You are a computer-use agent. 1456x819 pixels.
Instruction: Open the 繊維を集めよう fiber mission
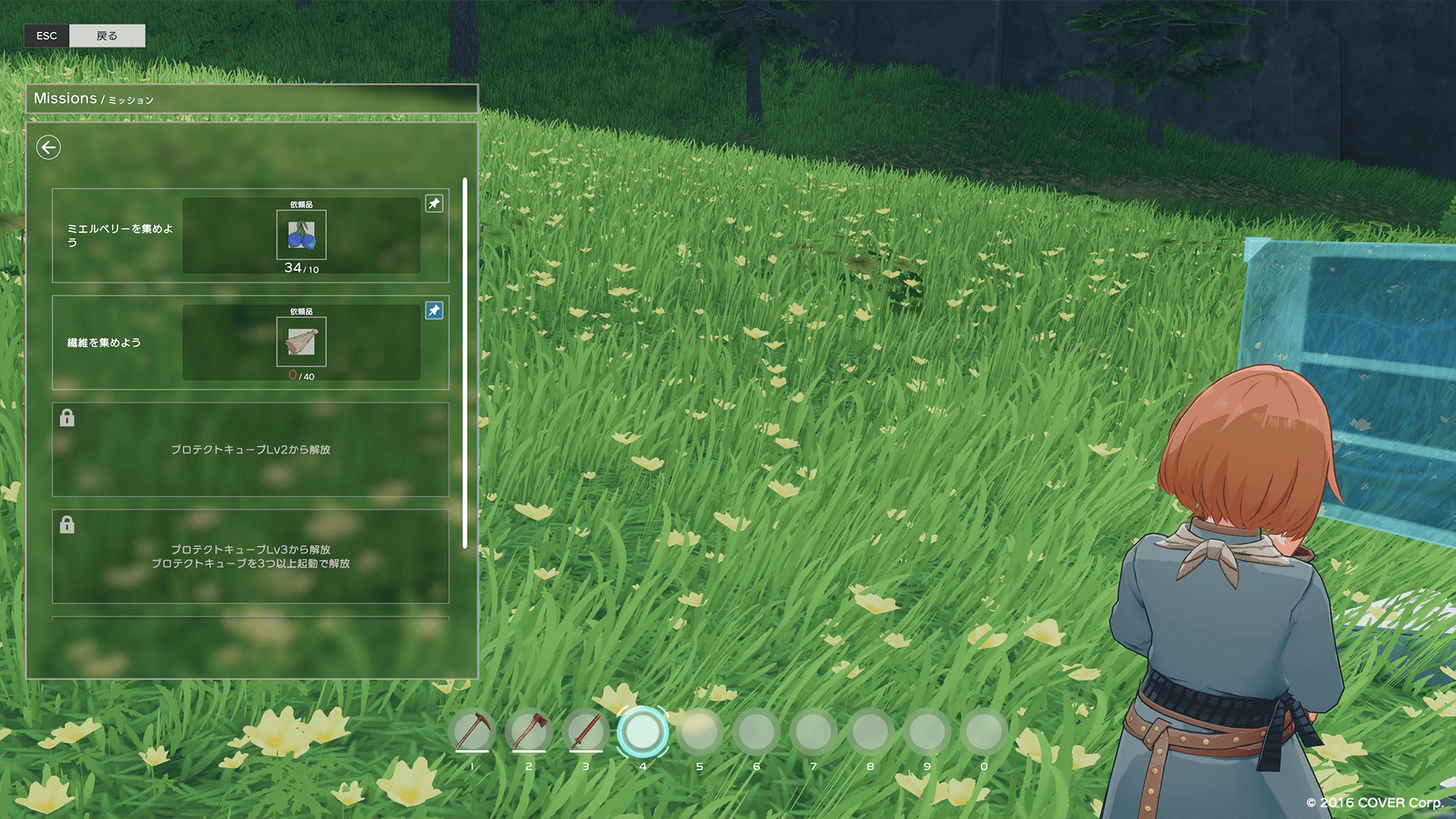point(105,343)
